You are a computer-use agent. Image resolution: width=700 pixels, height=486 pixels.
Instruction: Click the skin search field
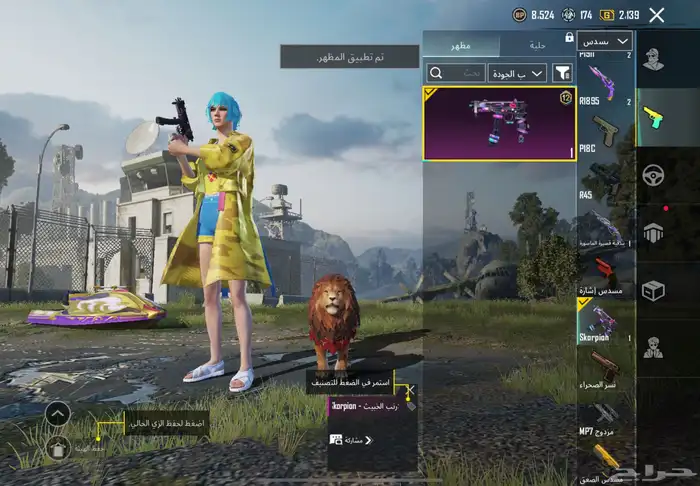pyautogui.click(x=457, y=73)
